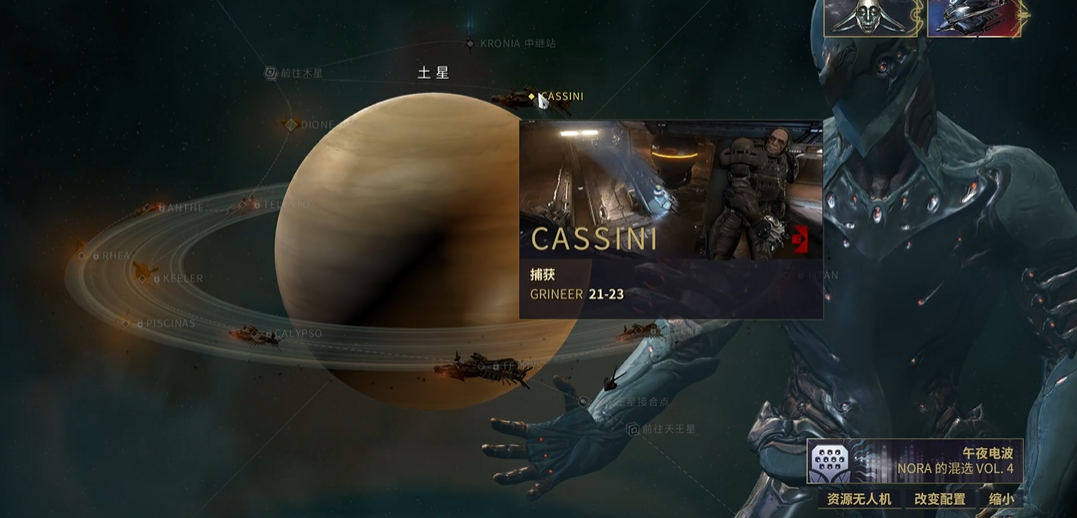
Task: Travel to Uranus via 前往天王星
Action: [632, 429]
